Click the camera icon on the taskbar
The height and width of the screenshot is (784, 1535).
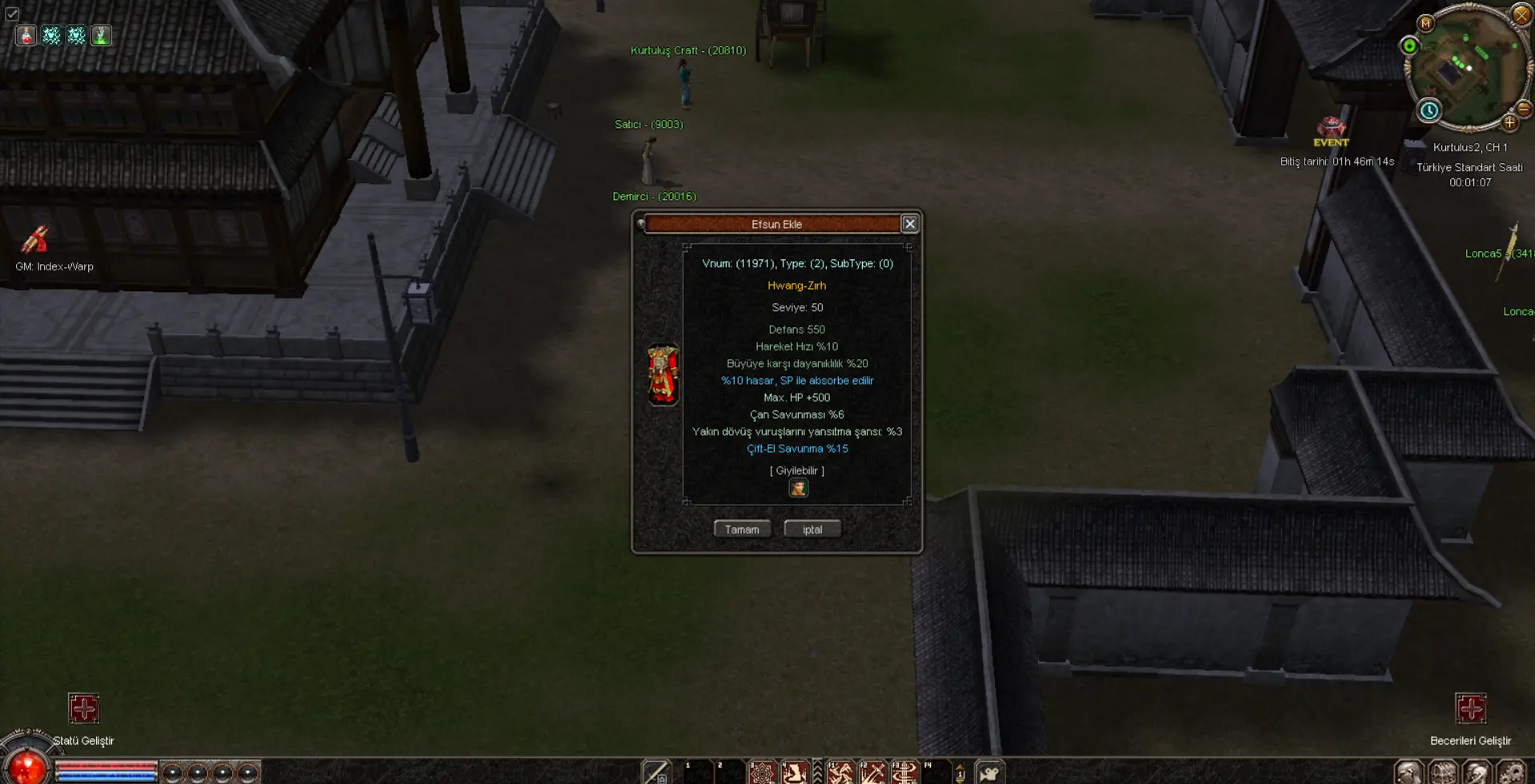(x=990, y=773)
